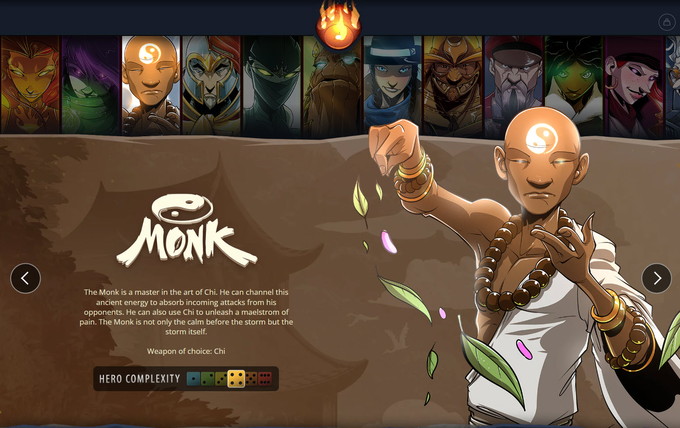Screen dimensions: 680x428
Task: Select the Monk portrait in the hero strip
Action: pyautogui.click(x=151, y=85)
